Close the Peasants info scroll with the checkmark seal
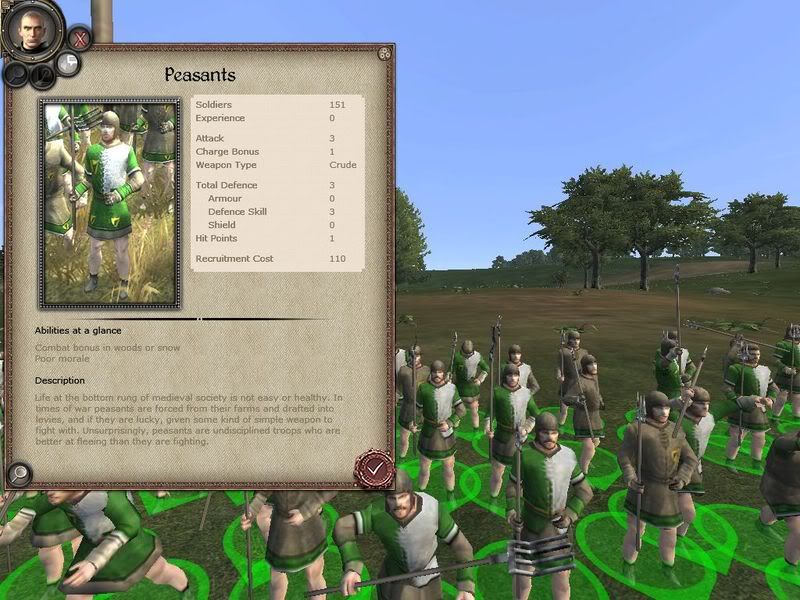Screen dimensions: 800x600 tap(373, 467)
